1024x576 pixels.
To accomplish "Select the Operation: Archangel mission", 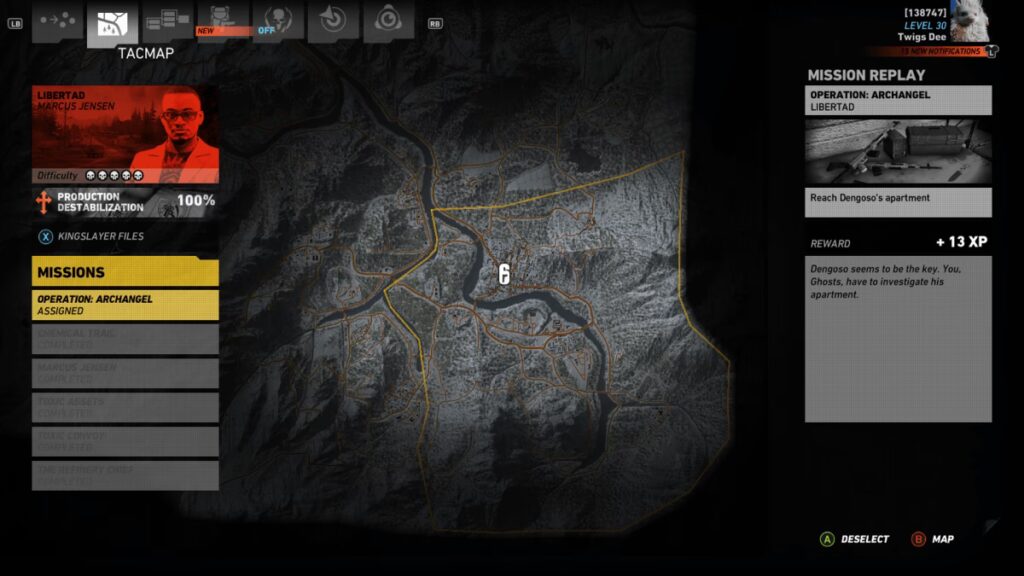I will (x=125, y=304).
